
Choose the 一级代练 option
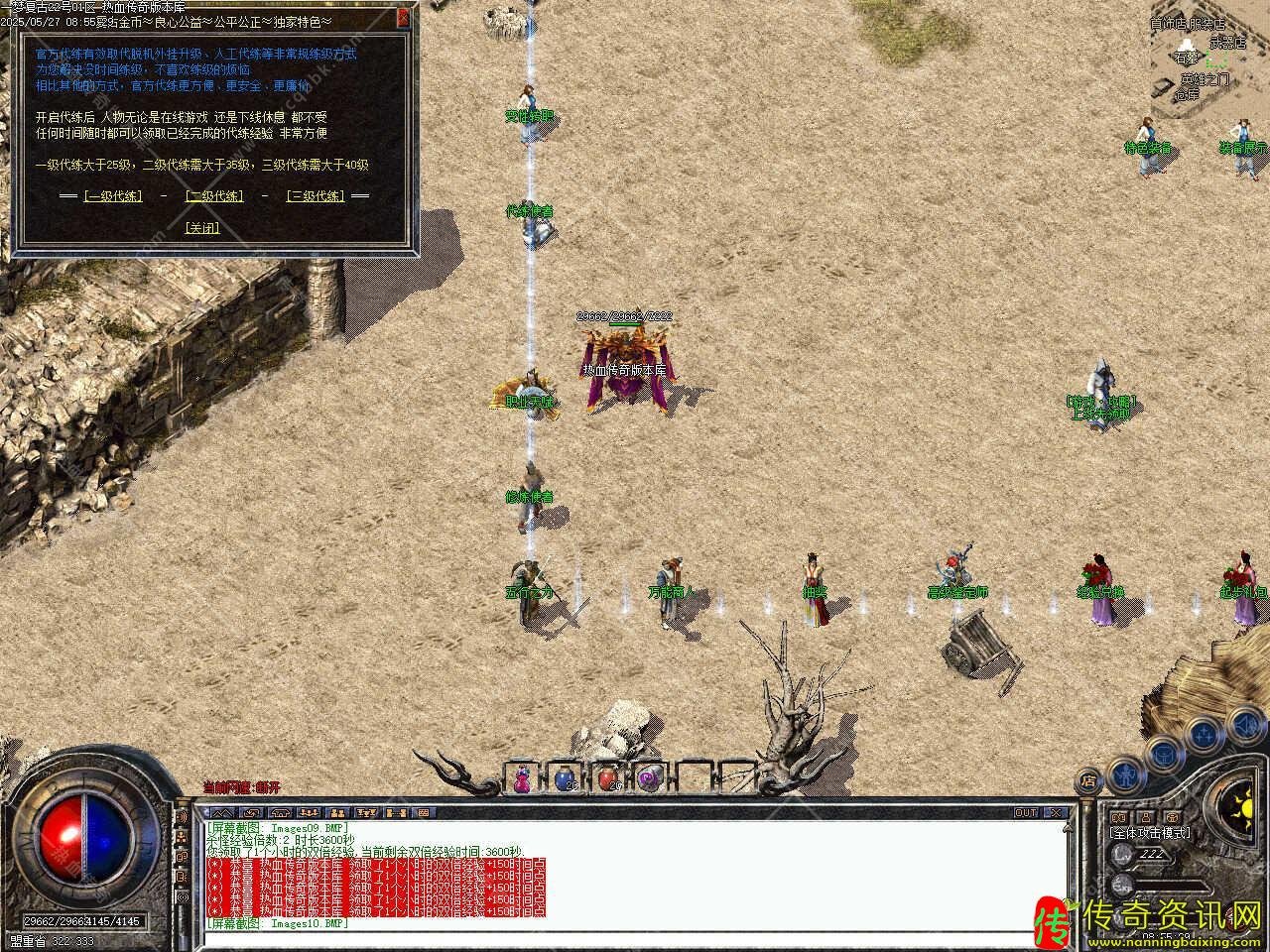[x=112, y=196]
